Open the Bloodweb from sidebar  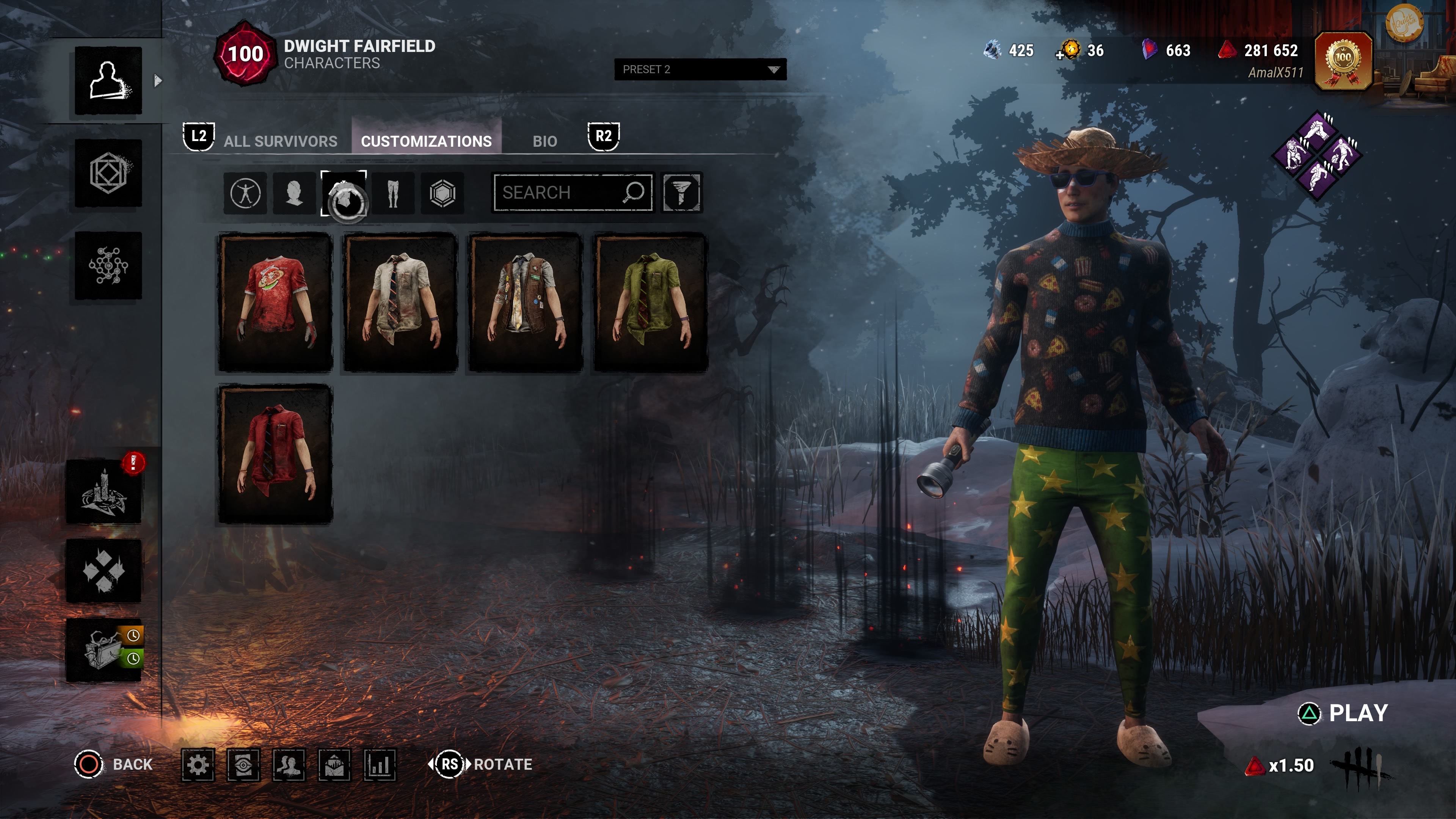[108, 266]
